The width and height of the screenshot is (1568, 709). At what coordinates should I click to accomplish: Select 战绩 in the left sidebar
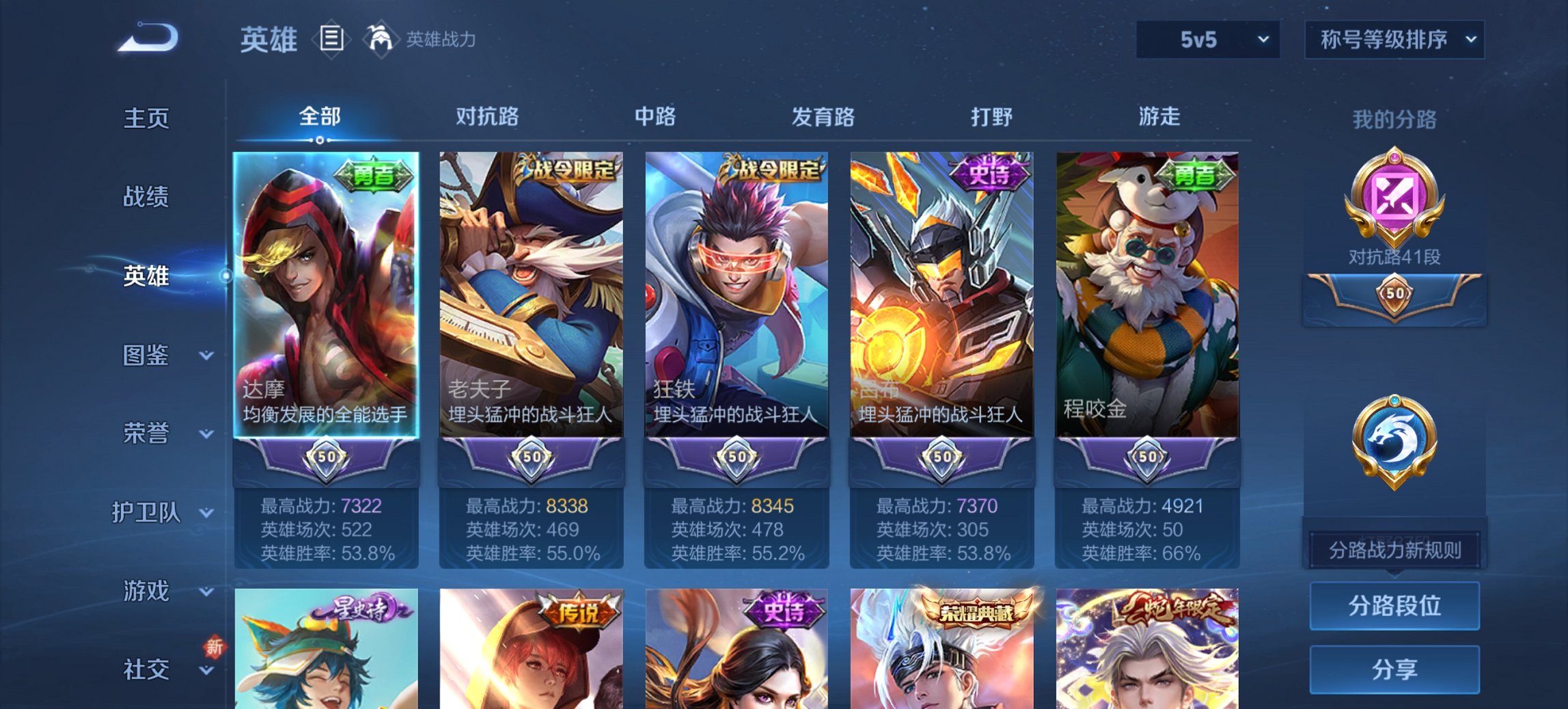(147, 198)
